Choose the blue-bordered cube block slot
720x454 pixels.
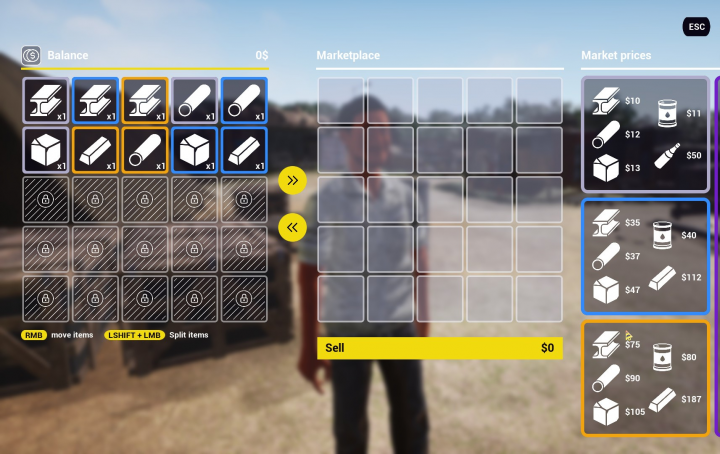pos(194,150)
